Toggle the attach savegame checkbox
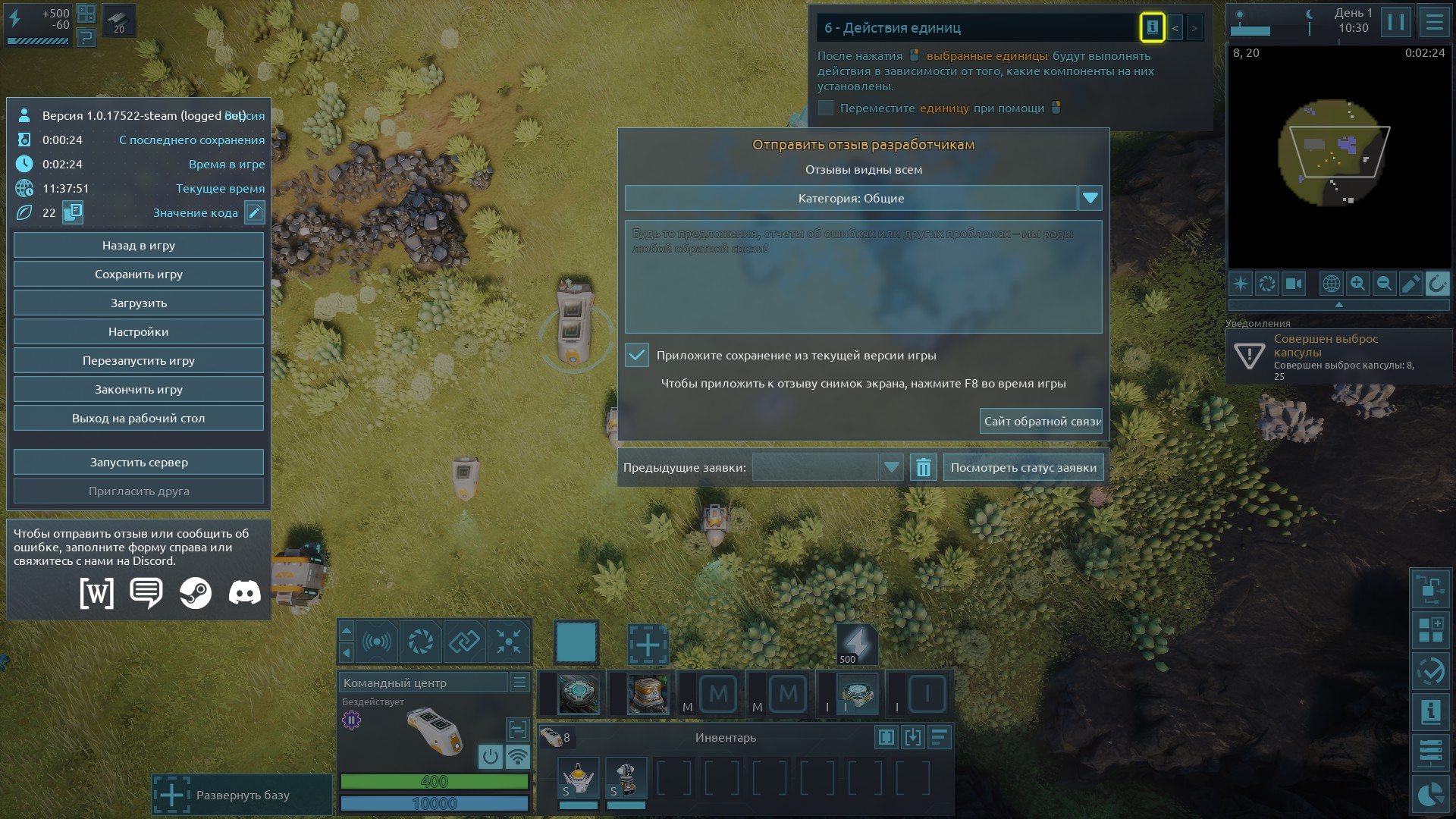The image size is (1456, 819). [637, 355]
